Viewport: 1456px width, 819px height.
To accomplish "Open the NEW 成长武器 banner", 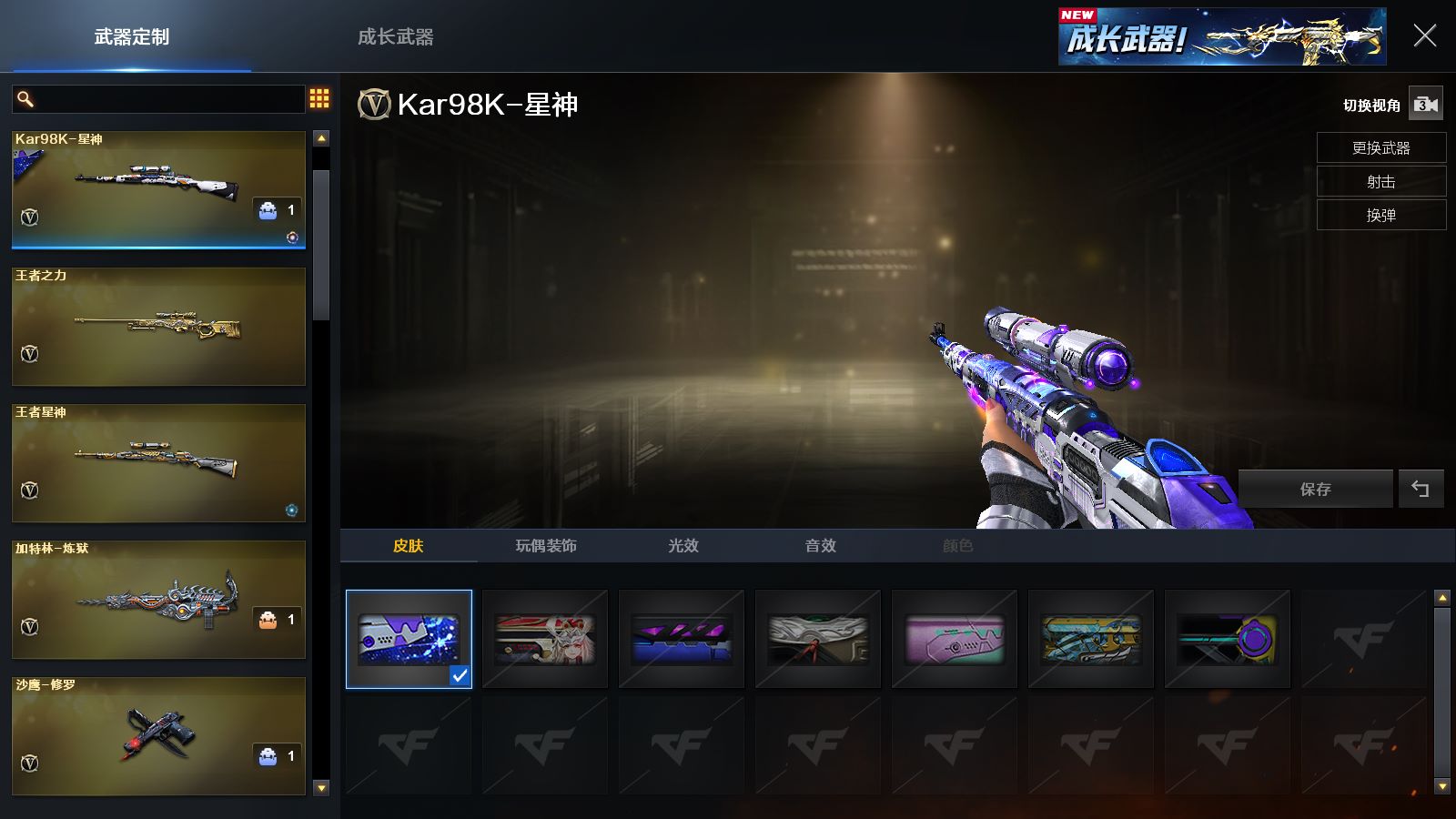I will click(x=1221, y=37).
